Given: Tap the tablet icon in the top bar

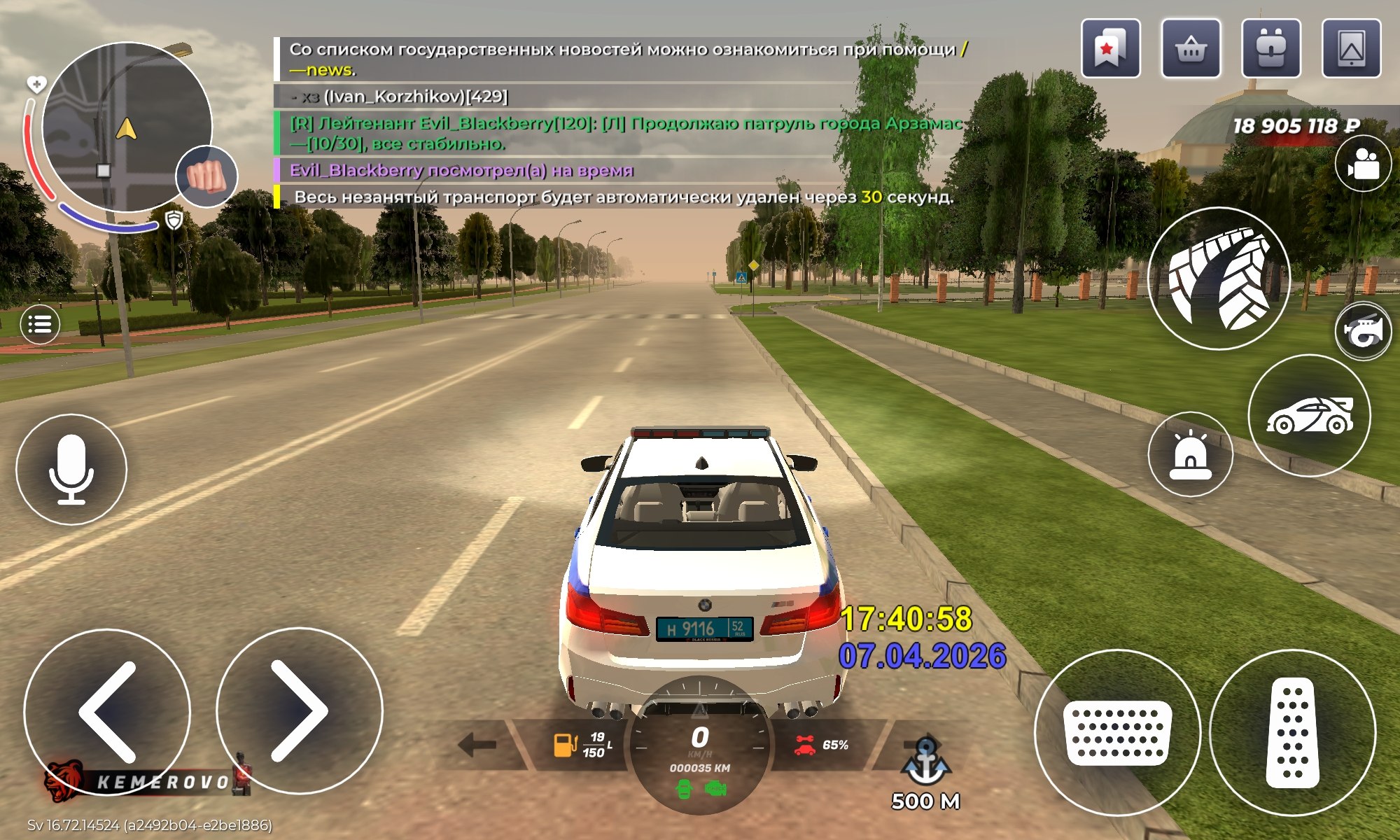Looking at the screenshot, I should point(1351,48).
